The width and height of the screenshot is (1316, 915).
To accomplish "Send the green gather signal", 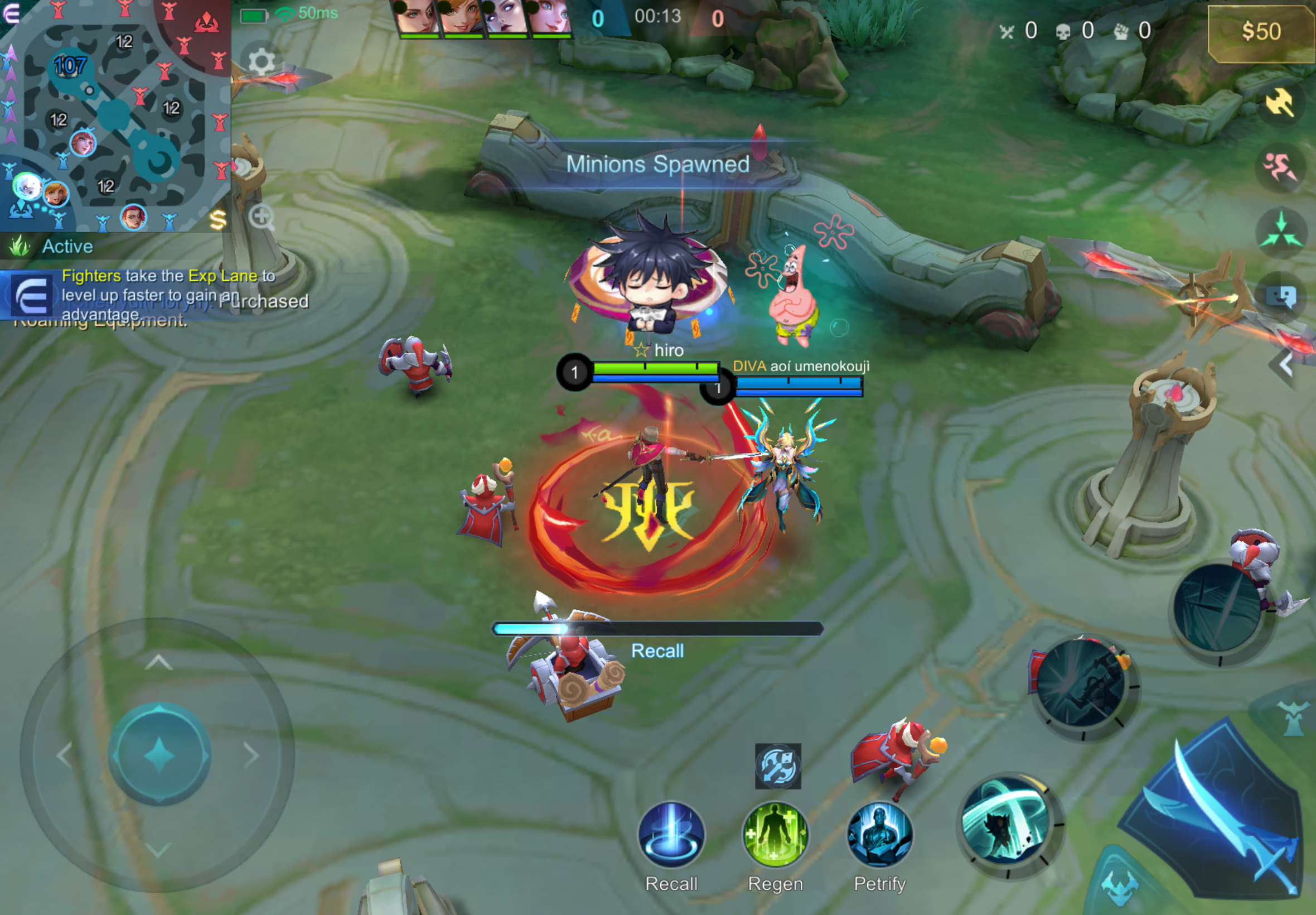I will tap(1280, 233).
